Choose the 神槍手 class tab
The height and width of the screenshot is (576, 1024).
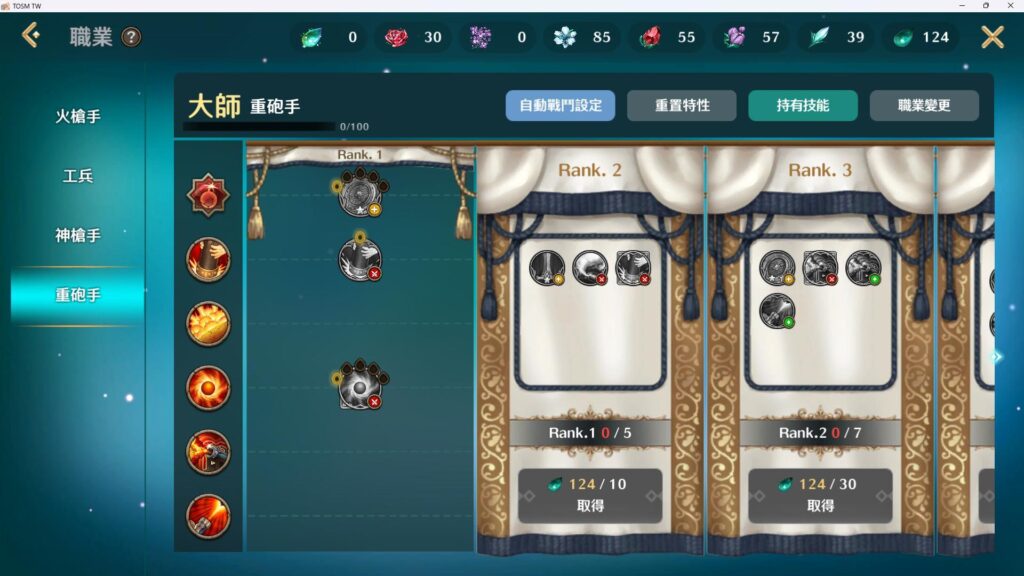pos(78,236)
